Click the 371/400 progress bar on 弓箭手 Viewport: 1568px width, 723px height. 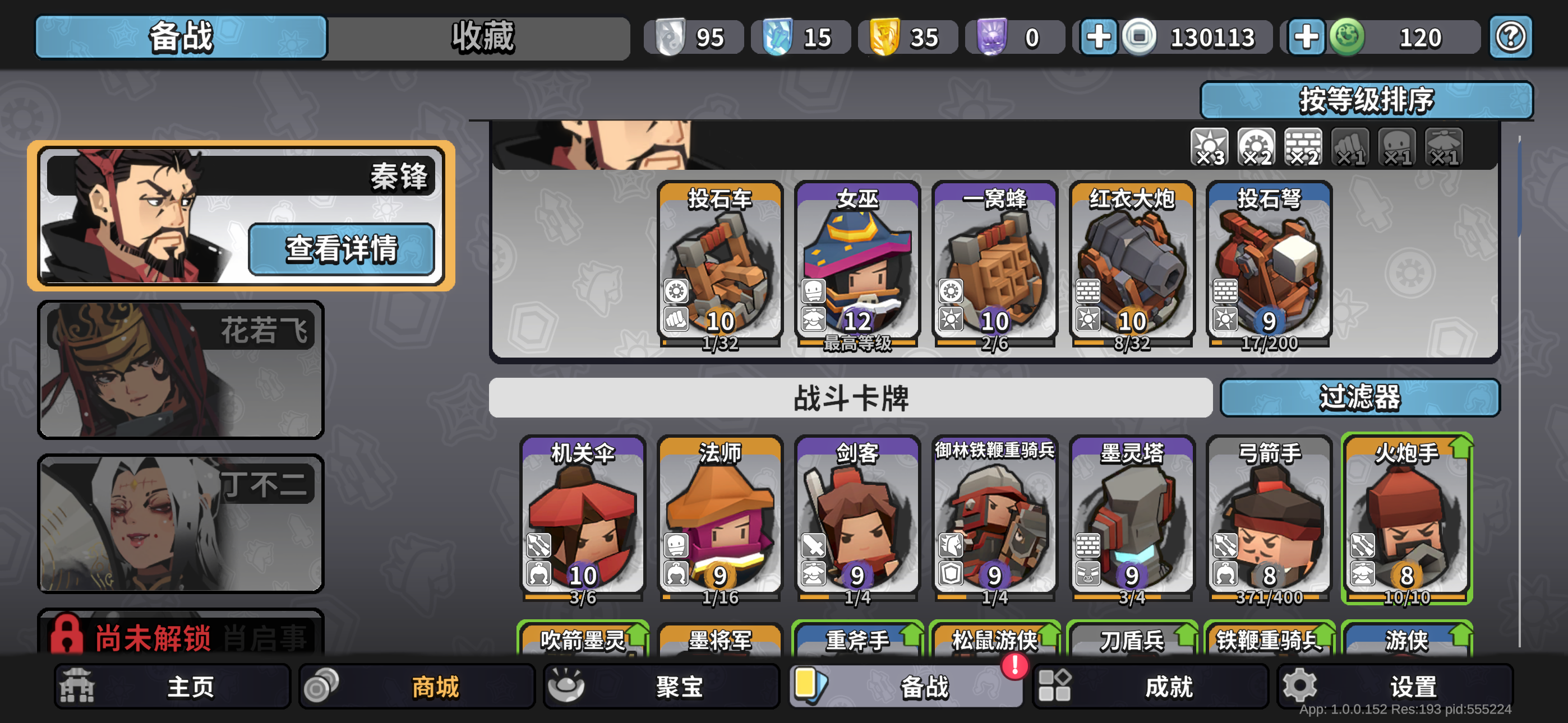click(1270, 598)
